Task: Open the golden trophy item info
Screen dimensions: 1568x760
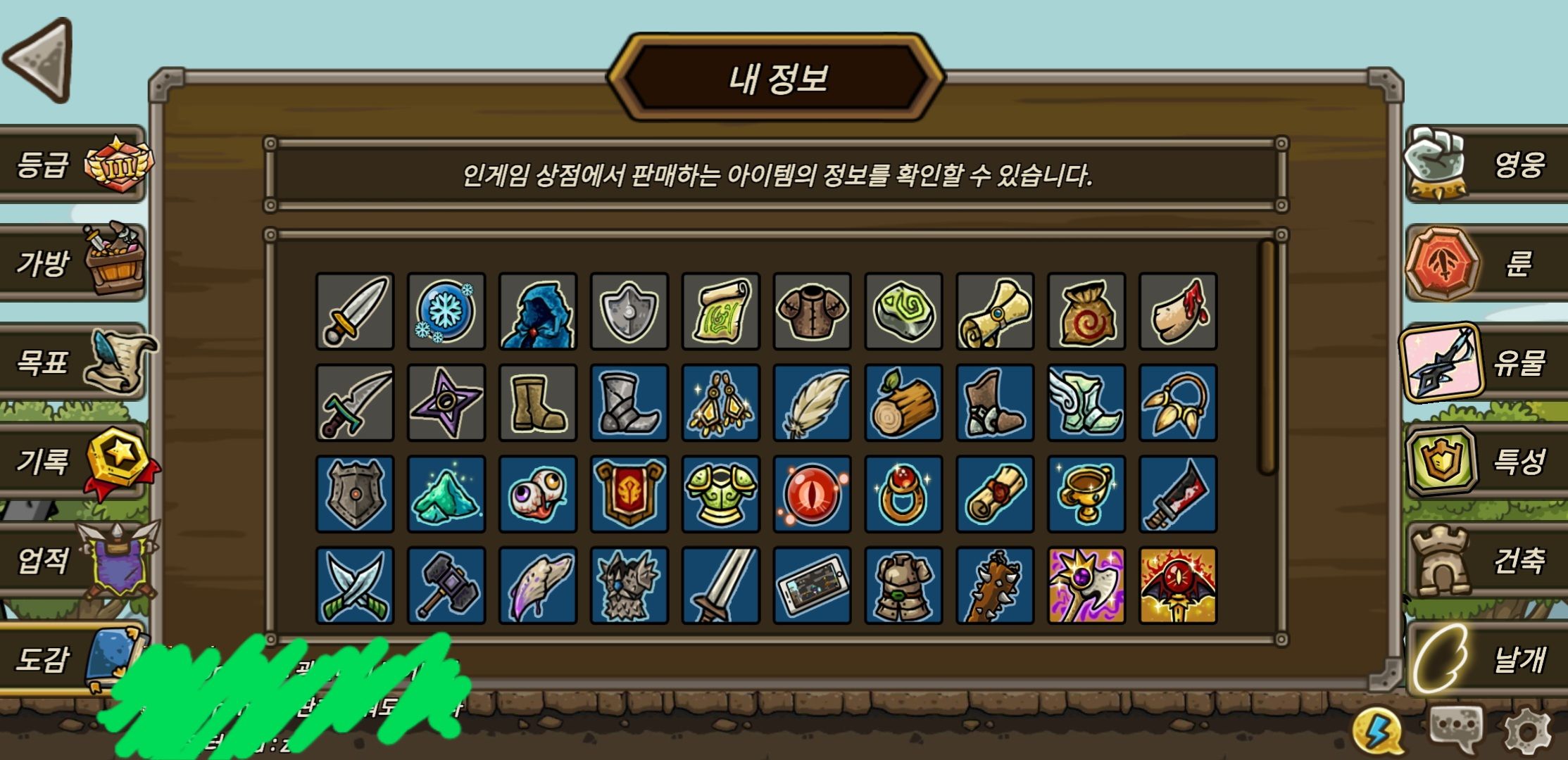Action: [x=1086, y=493]
